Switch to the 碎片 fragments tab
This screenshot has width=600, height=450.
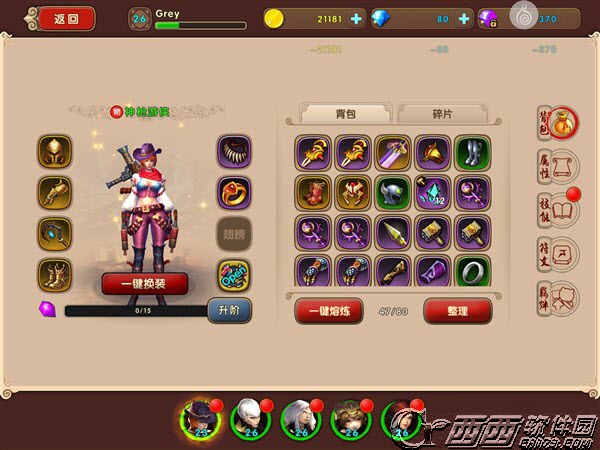pyautogui.click(x=442, y=114)
